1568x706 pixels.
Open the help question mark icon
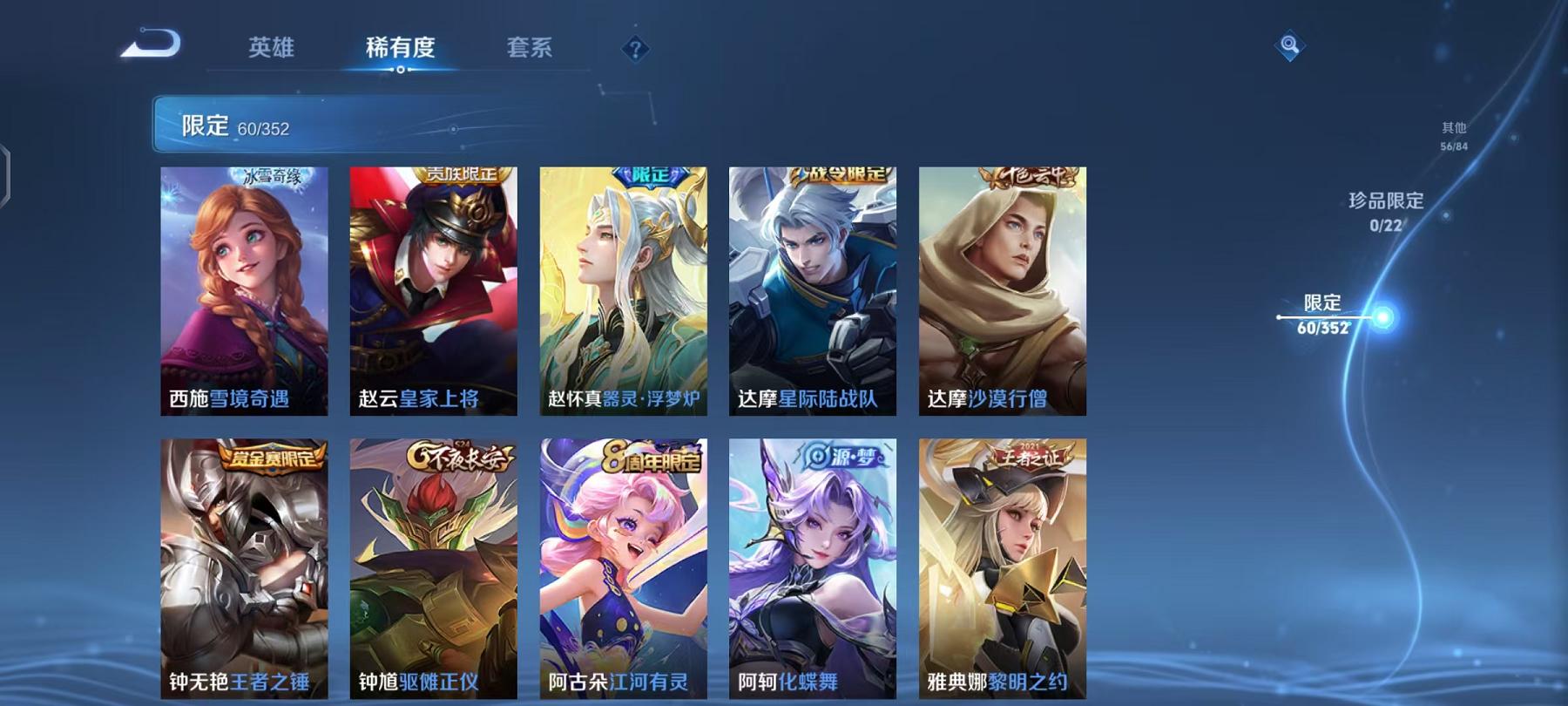(x=636, y=50)
